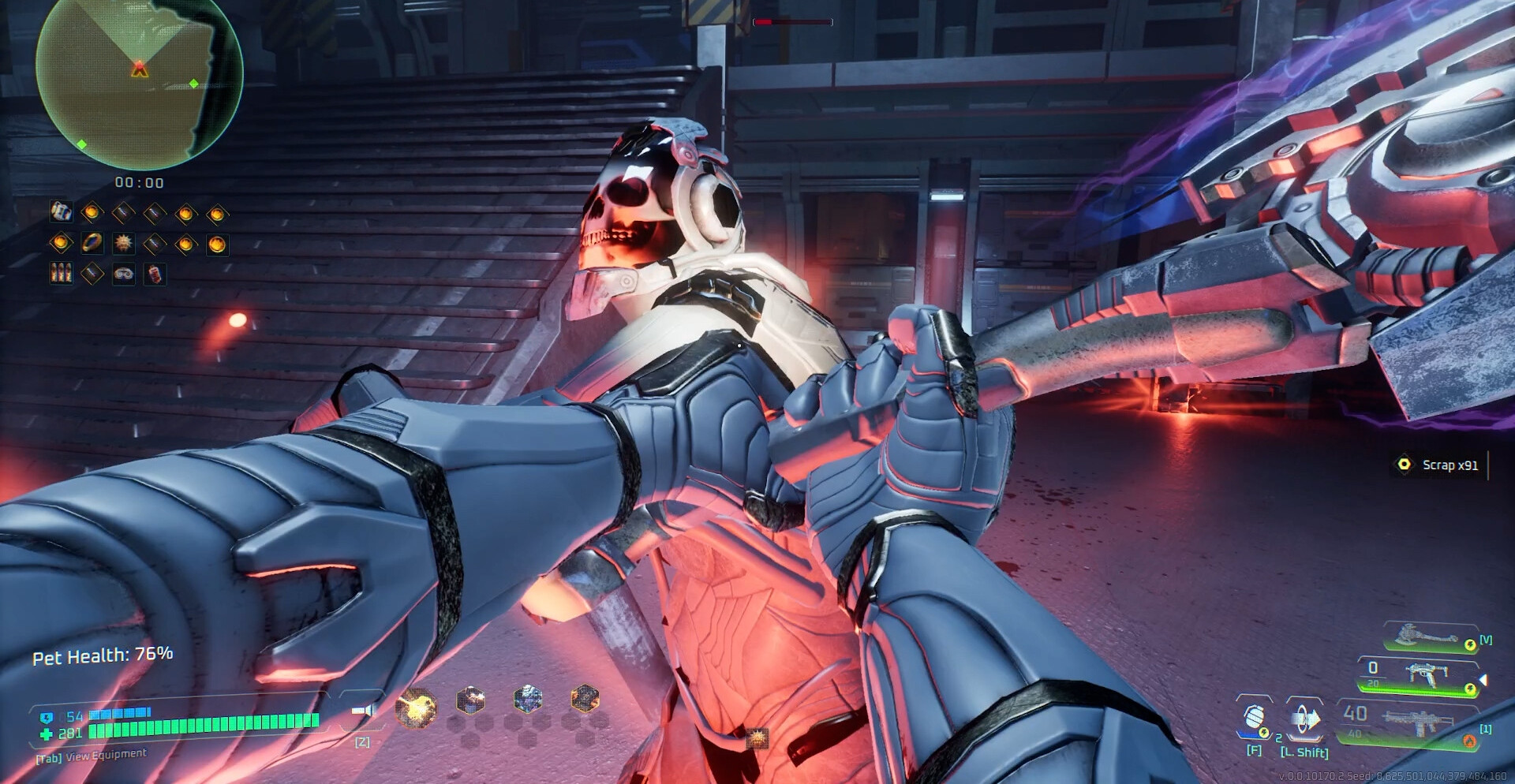Viewport: 1515px width, 784px height.
Task: Activate the dash ability icon
Action: coord(1304,719)
